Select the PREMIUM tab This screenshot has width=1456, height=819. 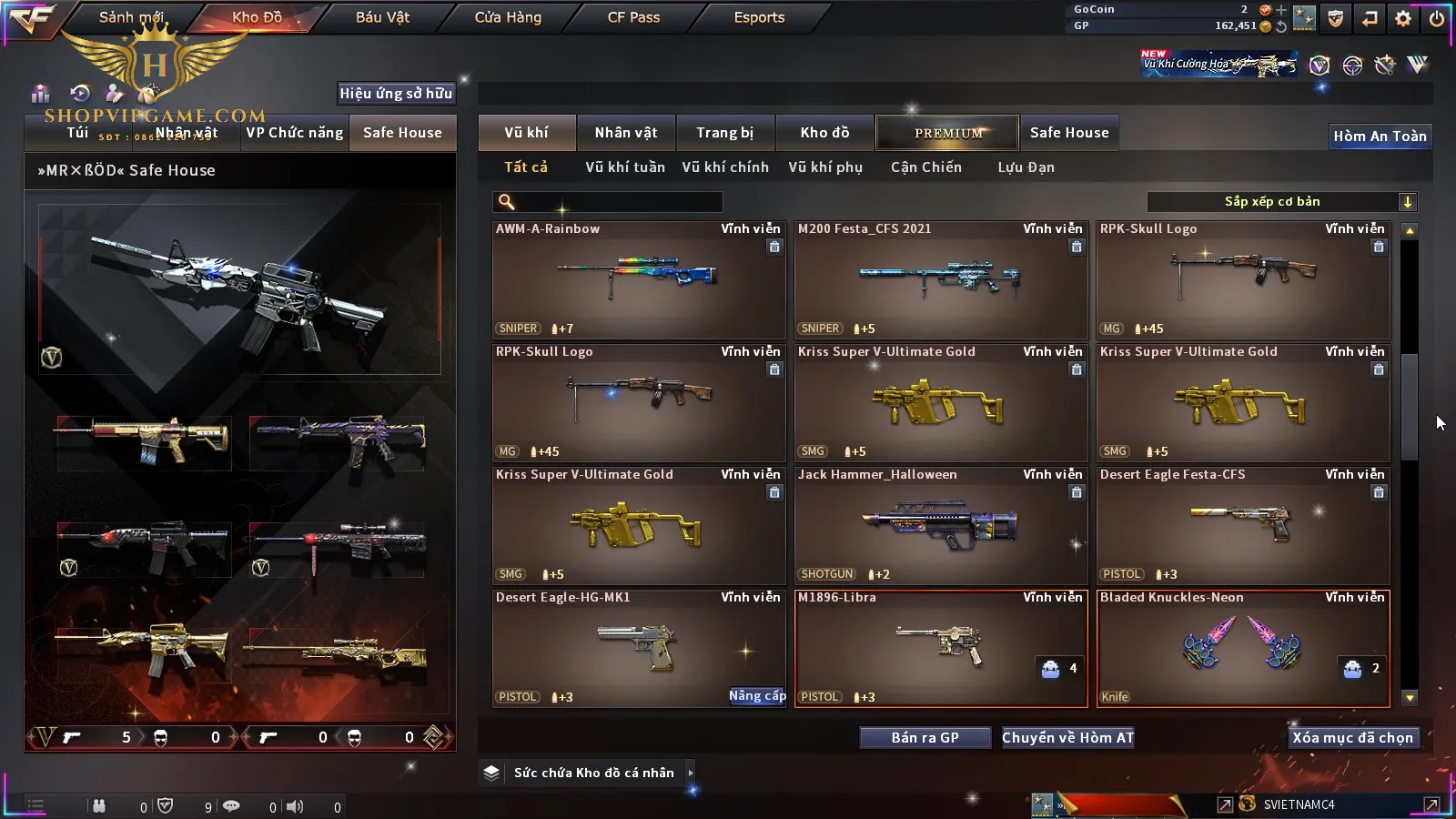(x=947, y=133)
